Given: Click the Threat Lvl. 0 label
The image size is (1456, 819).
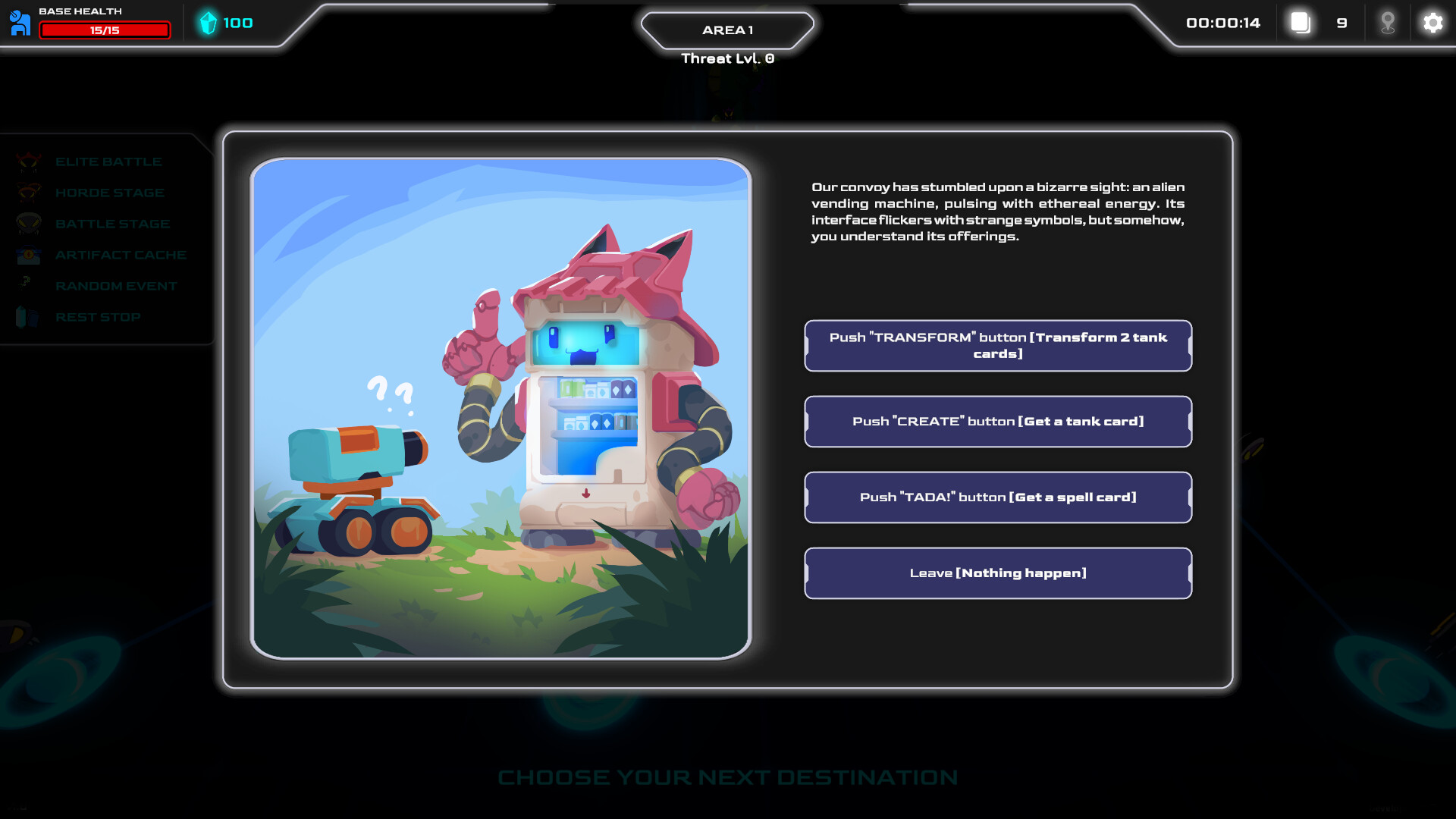Looking at the screenshot, I should click(x=727, y=58).
